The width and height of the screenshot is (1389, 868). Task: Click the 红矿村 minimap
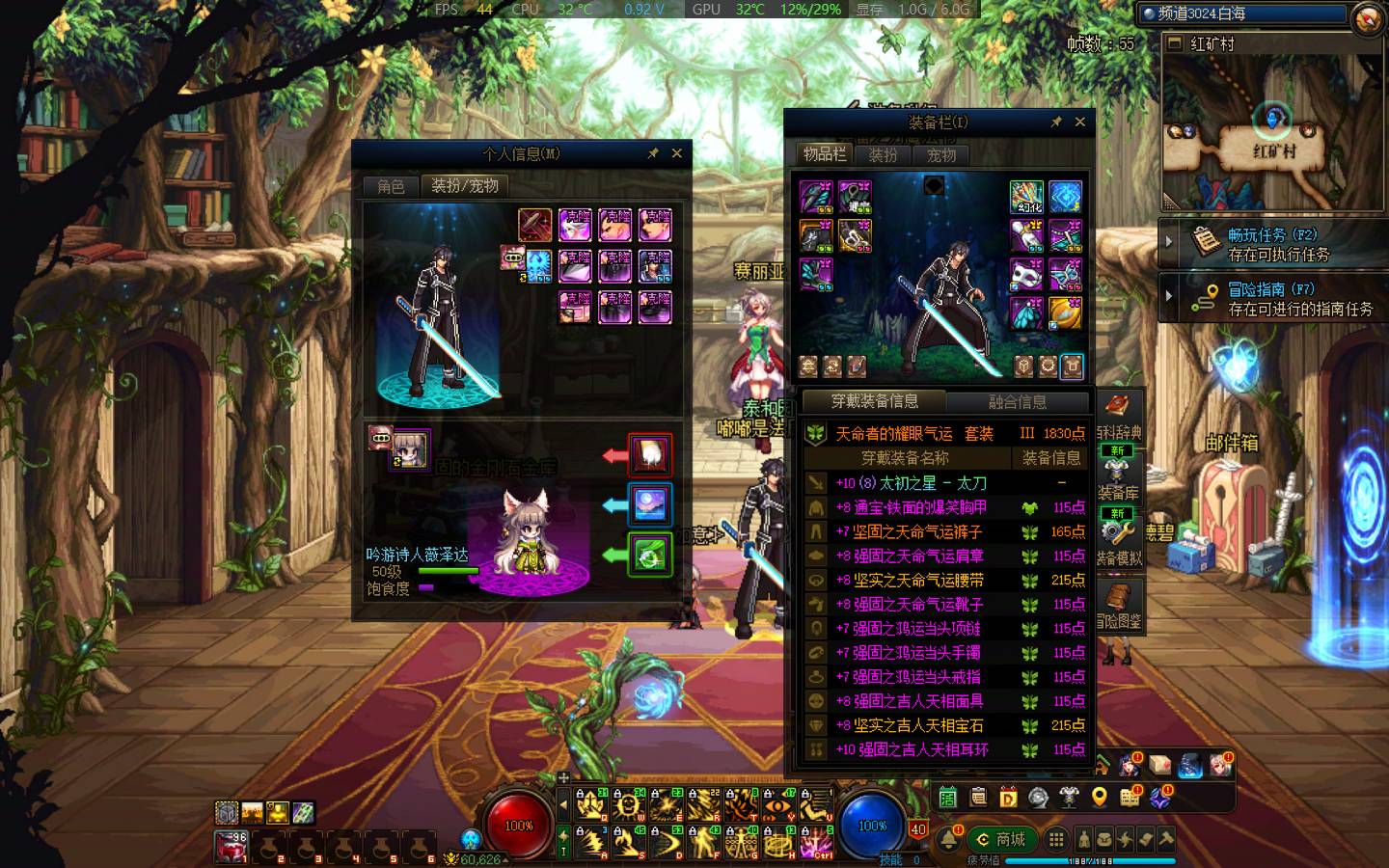tap(1273, 130)
